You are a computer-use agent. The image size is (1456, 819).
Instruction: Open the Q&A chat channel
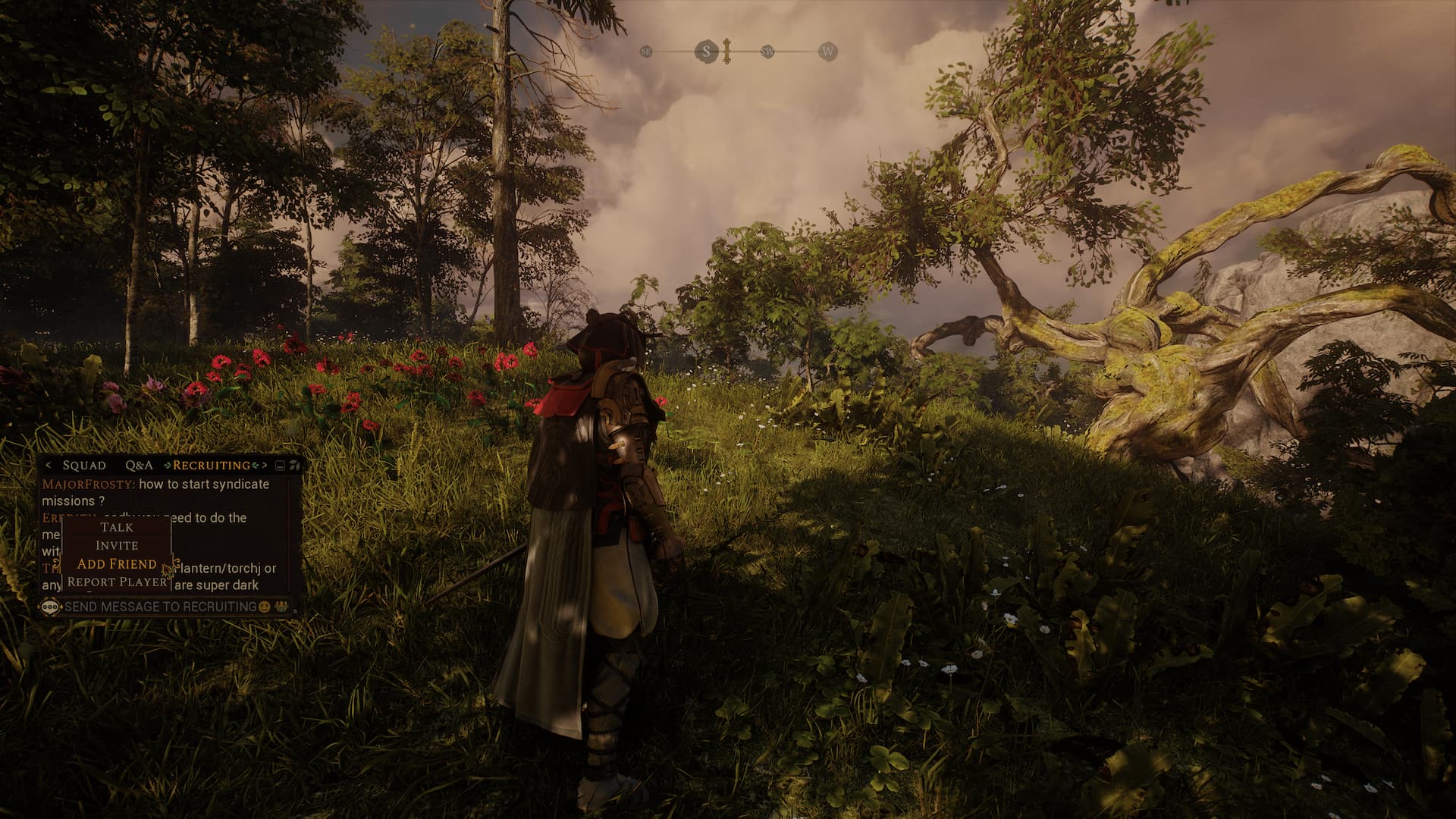click(139, 465)
